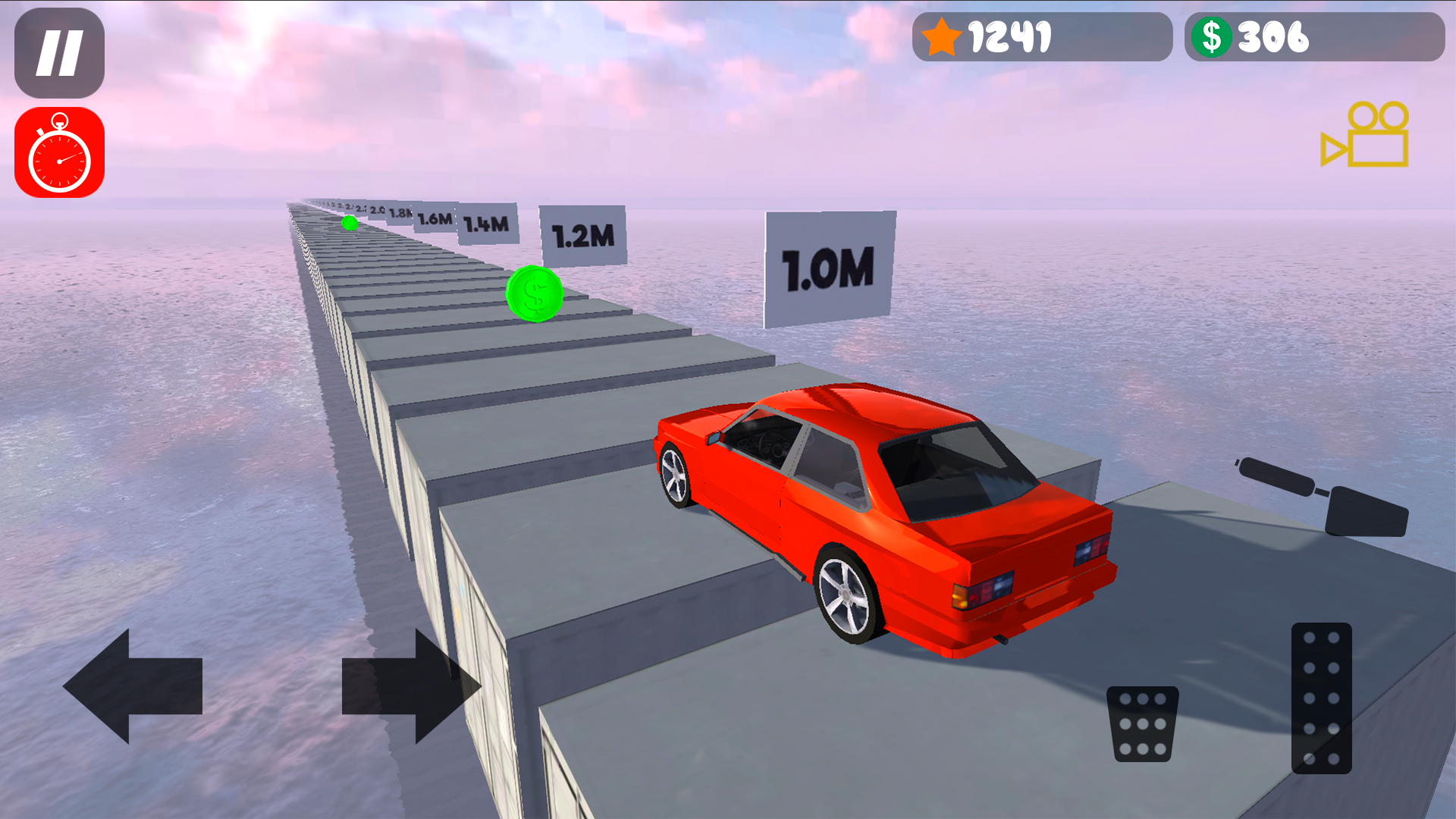Tap the green dollar coin on the track

click(x=533, y=294)
